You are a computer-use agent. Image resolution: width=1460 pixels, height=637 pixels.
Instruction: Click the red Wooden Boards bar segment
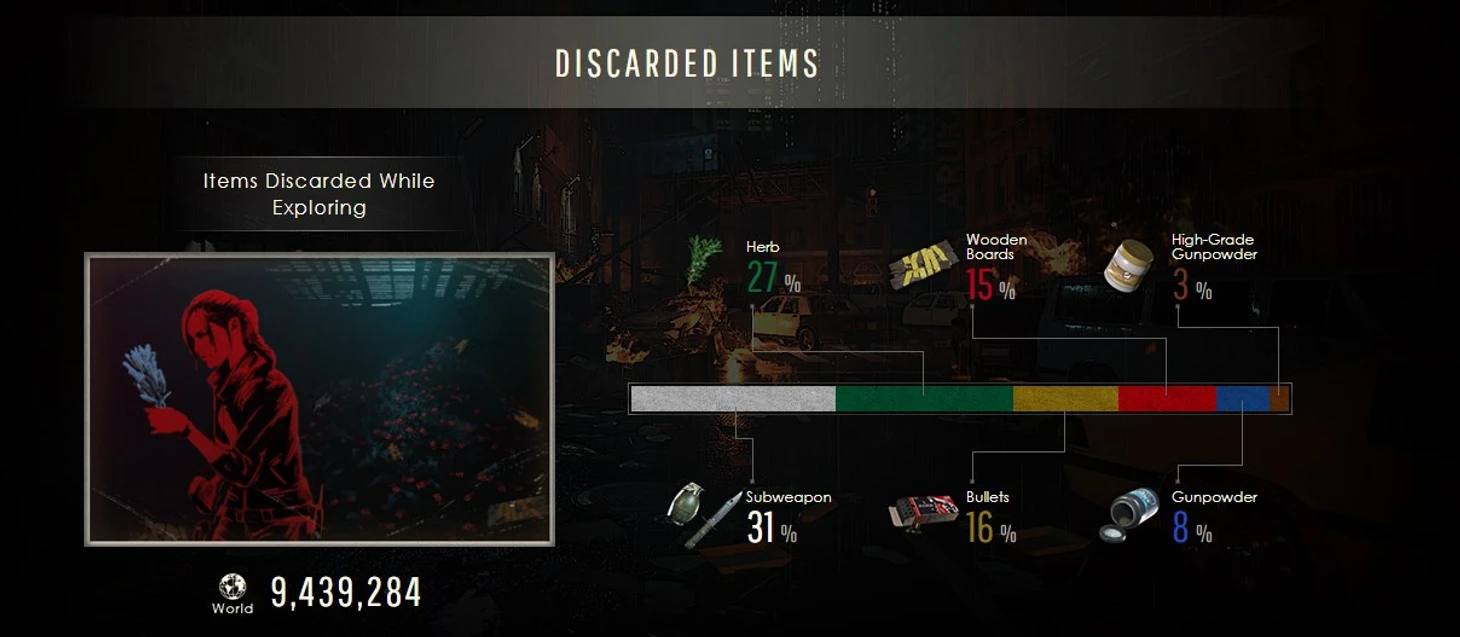pyautogui.click(x=1166, y=399)
